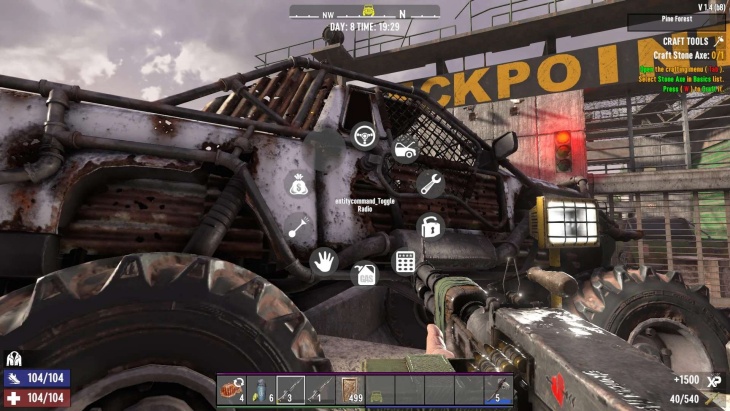Pick the water jar hotbar slot
730x411 pixels.
[261, 389]
